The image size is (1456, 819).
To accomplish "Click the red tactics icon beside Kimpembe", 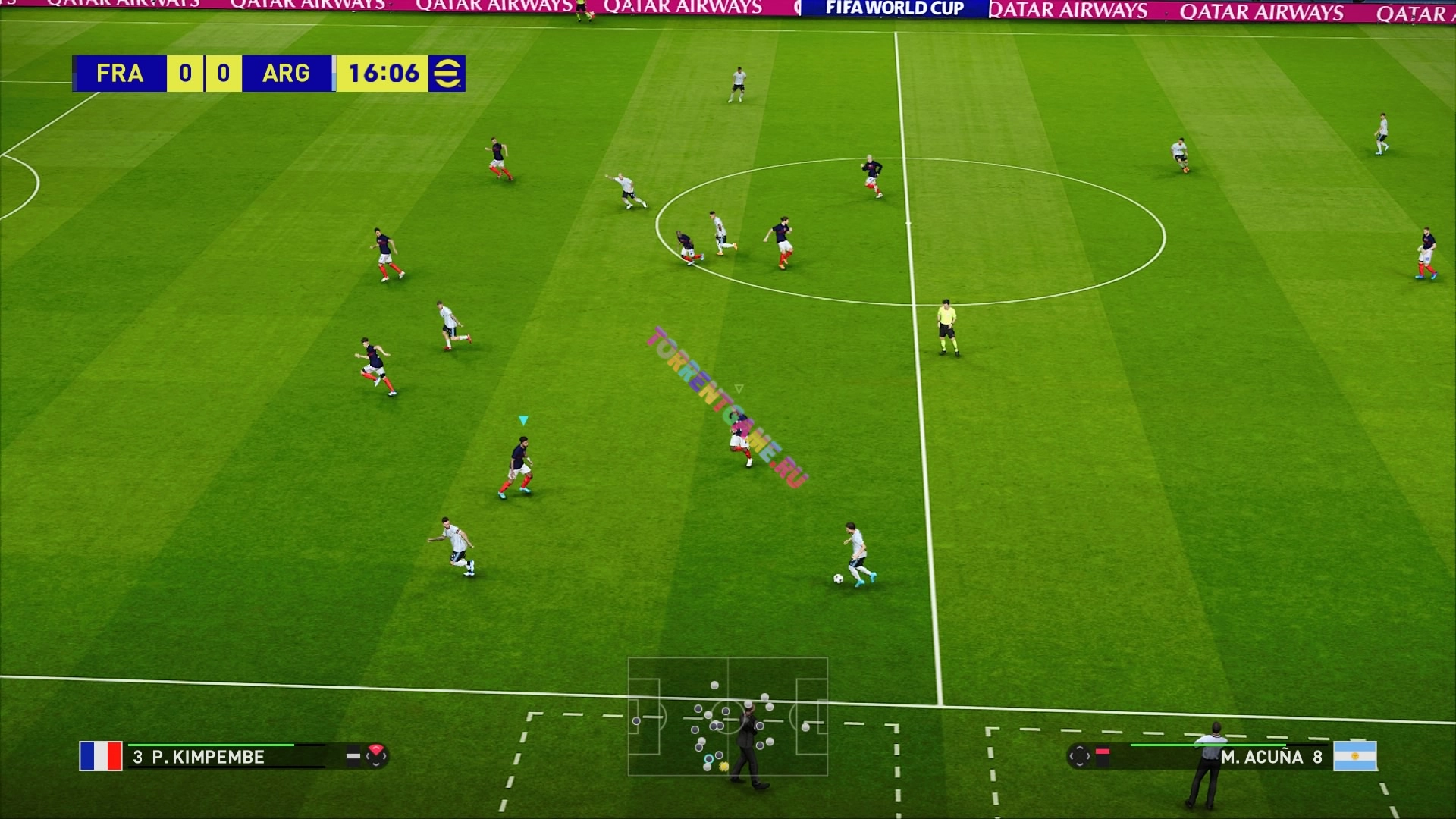I will tap(376, 755).
